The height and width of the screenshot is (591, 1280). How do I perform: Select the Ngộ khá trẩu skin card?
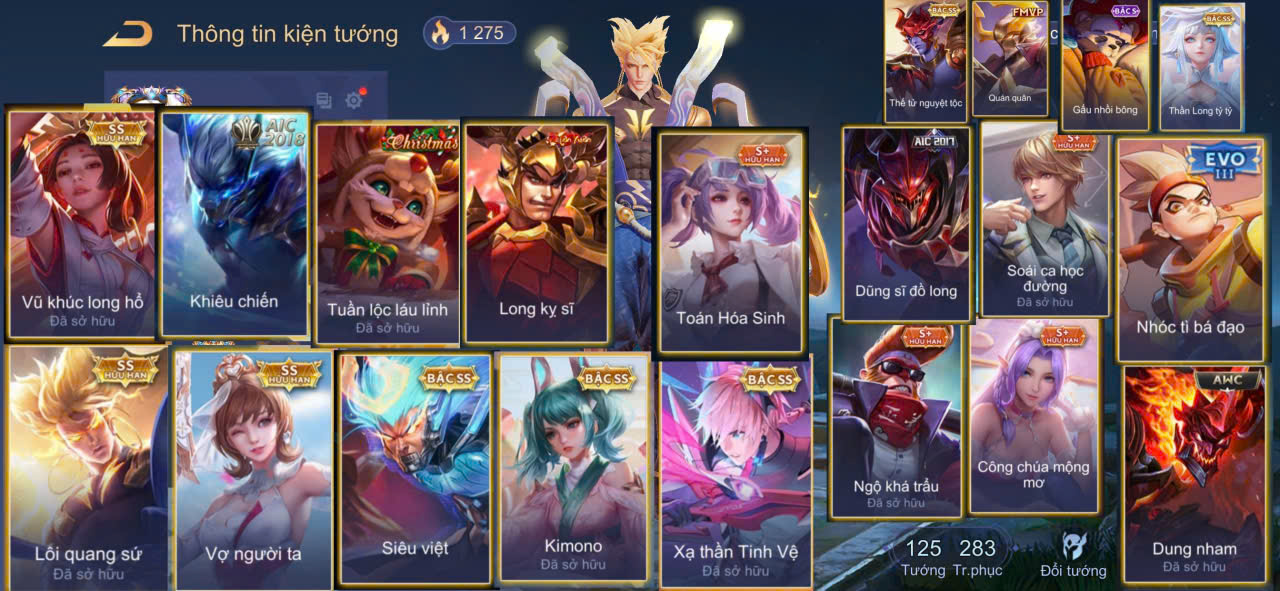(x=896, y=418)
